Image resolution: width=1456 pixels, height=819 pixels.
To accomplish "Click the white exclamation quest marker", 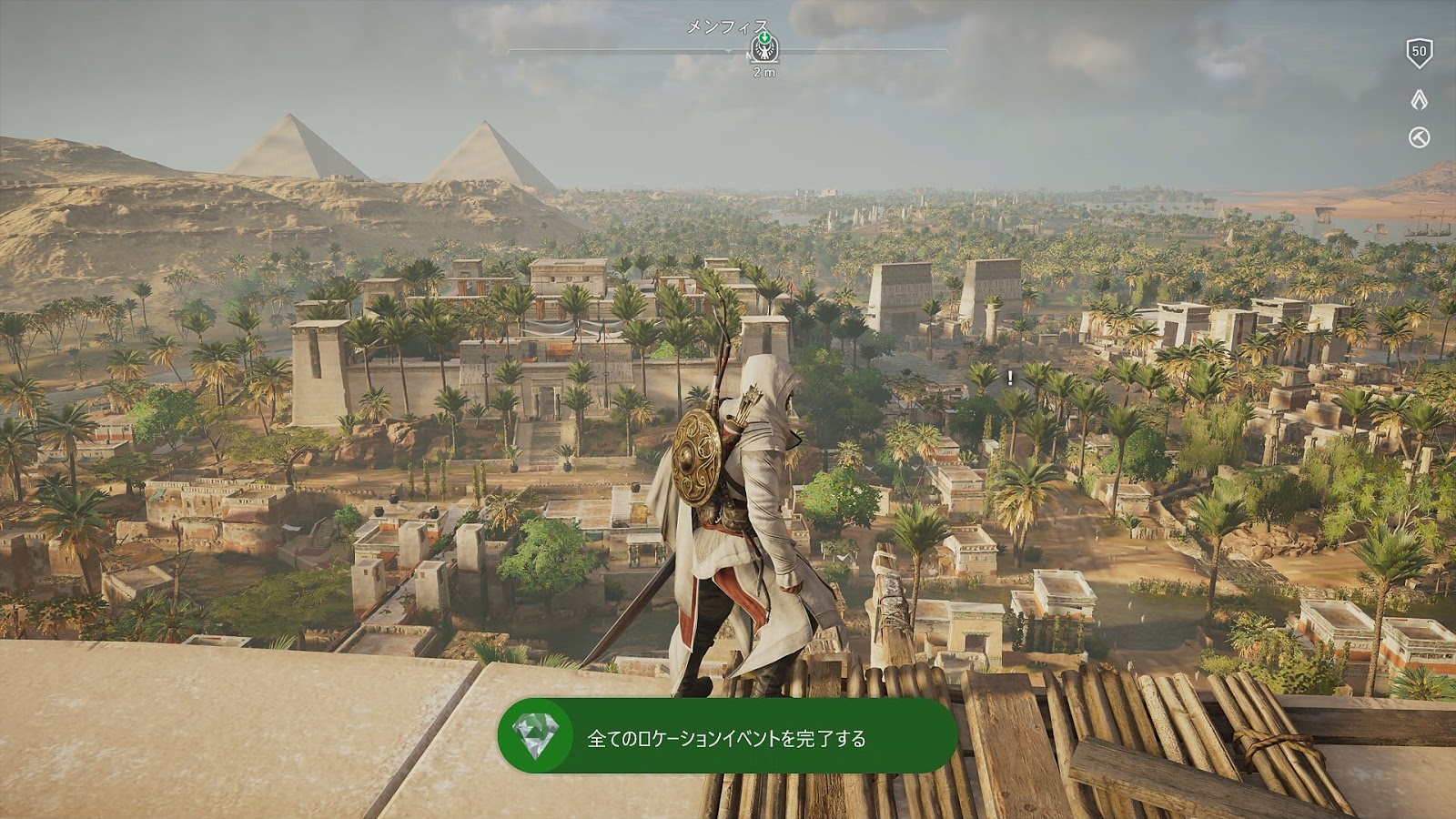I will point(1010,378).
